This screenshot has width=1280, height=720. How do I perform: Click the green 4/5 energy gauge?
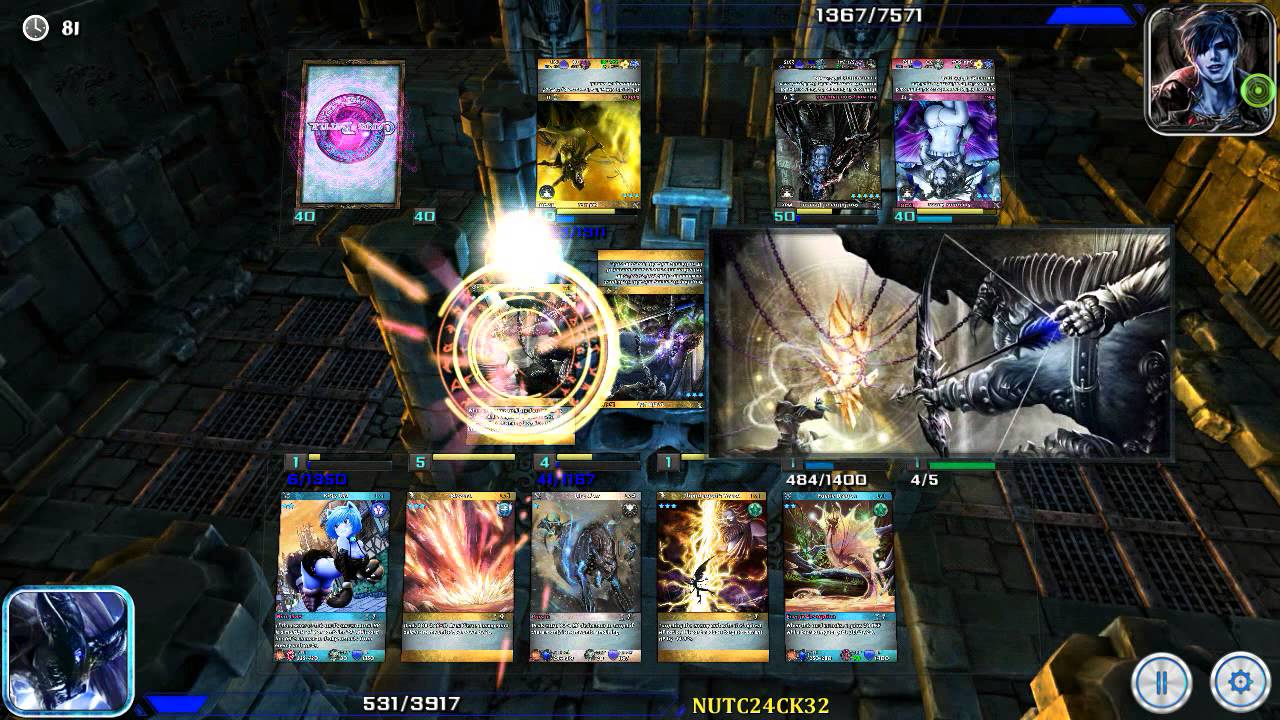[960, 464]
